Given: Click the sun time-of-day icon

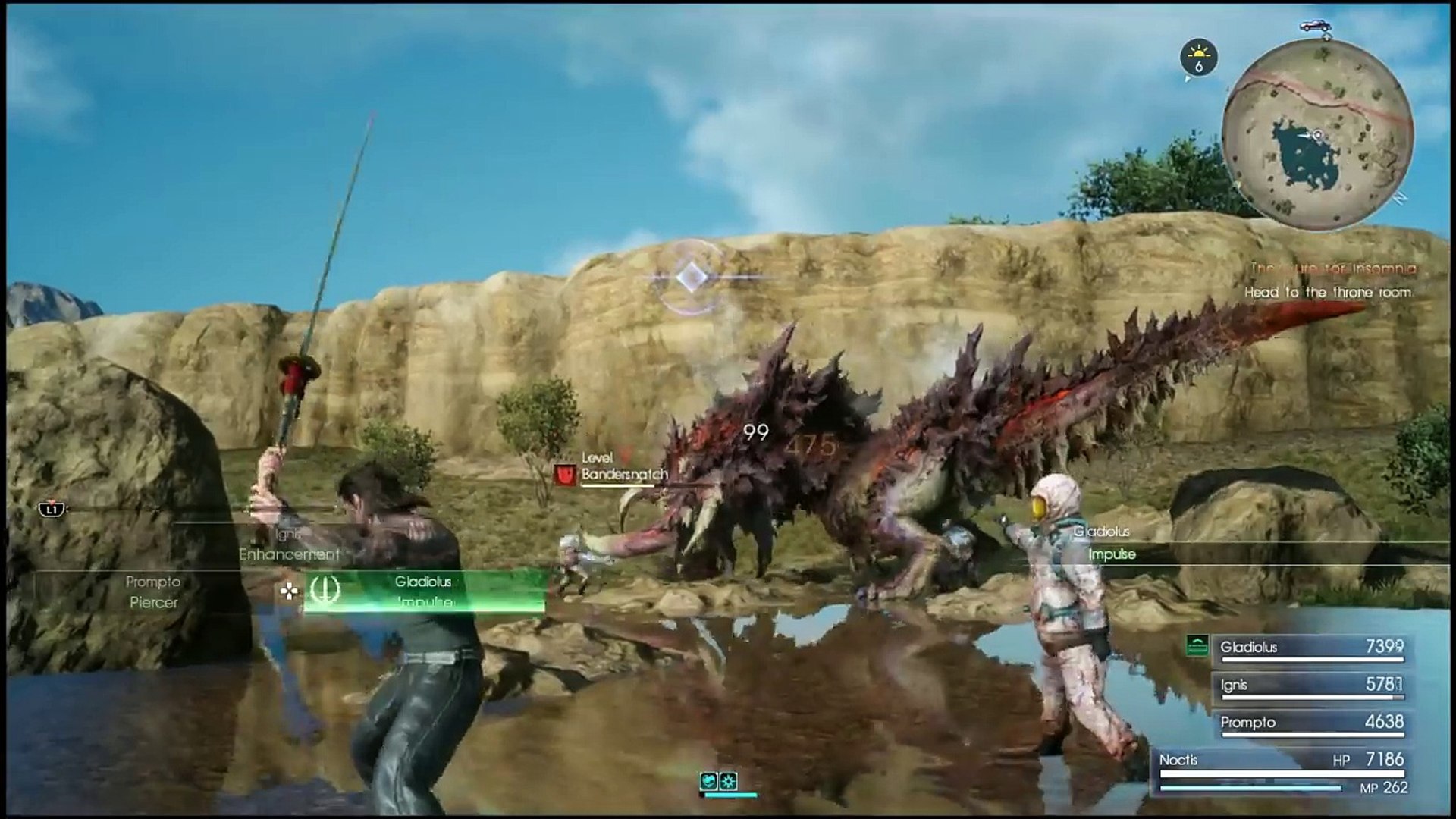Looking at the screenshot, I should pos(1198,58).
